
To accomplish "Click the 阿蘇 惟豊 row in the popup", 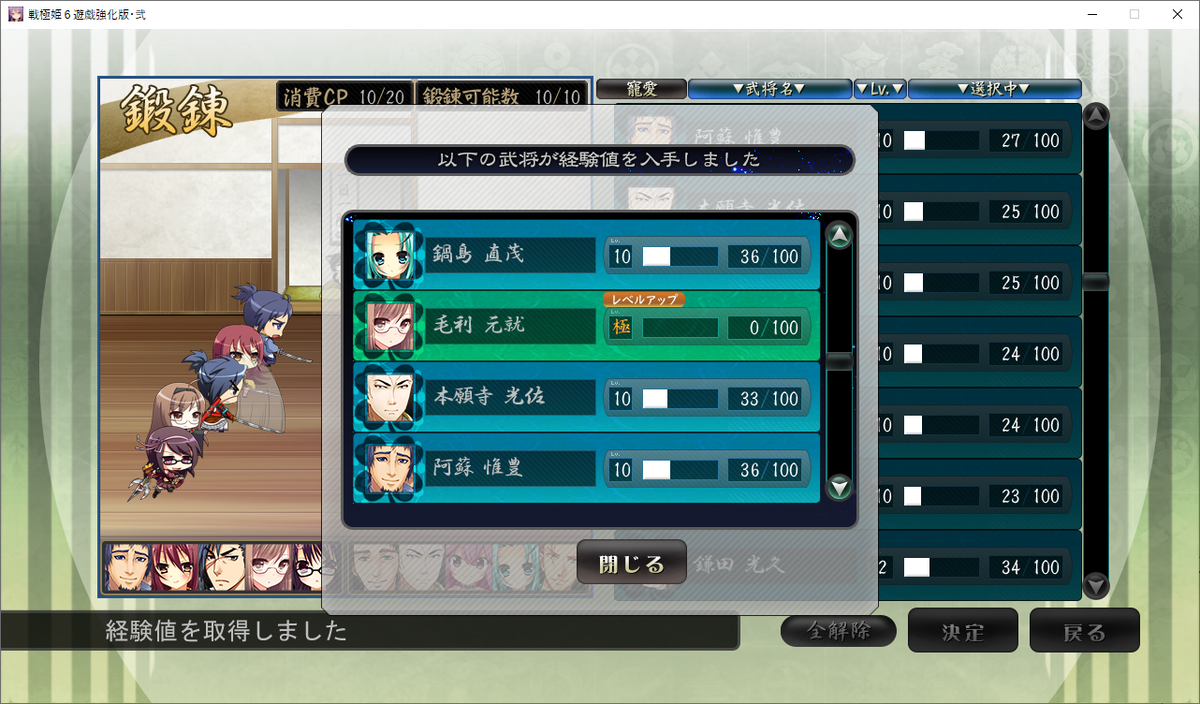I will 587,469.
